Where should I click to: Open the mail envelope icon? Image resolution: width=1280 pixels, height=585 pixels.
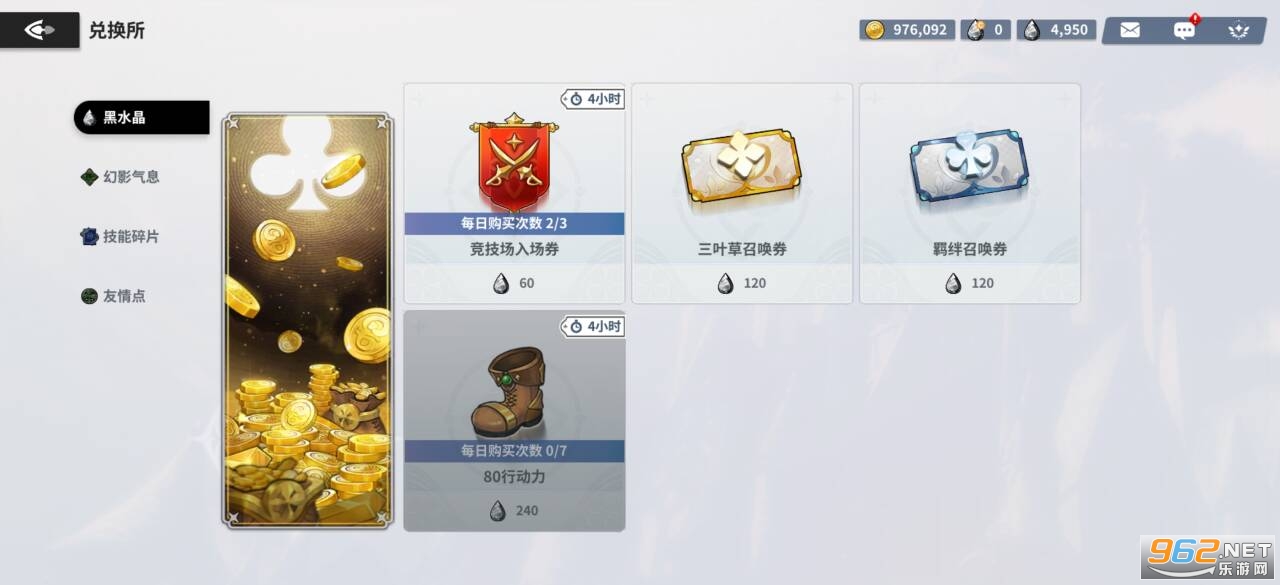(1130, 30)
